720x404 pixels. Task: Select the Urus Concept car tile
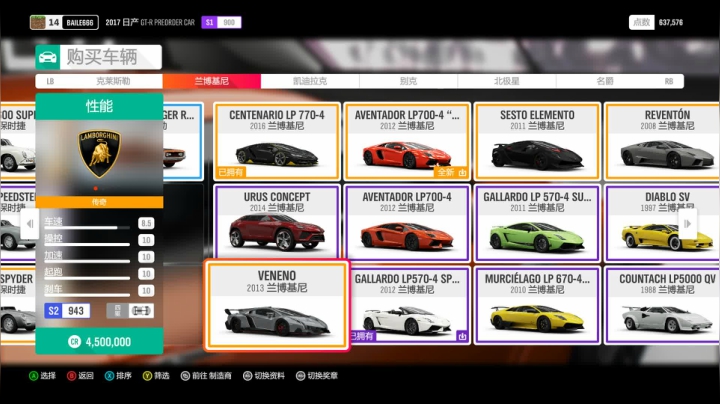(x=277, y=223)
